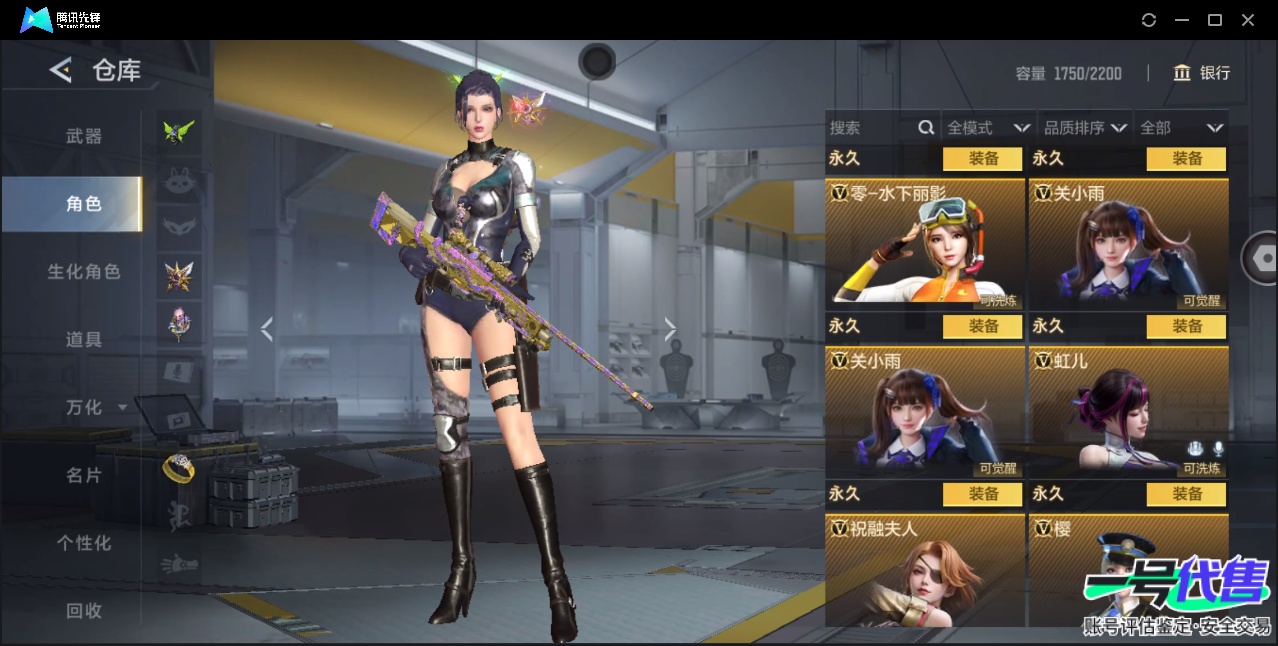Select the gold ring accessory slot
Viewport: 1278px width, 646px height.
coord(179,468)
